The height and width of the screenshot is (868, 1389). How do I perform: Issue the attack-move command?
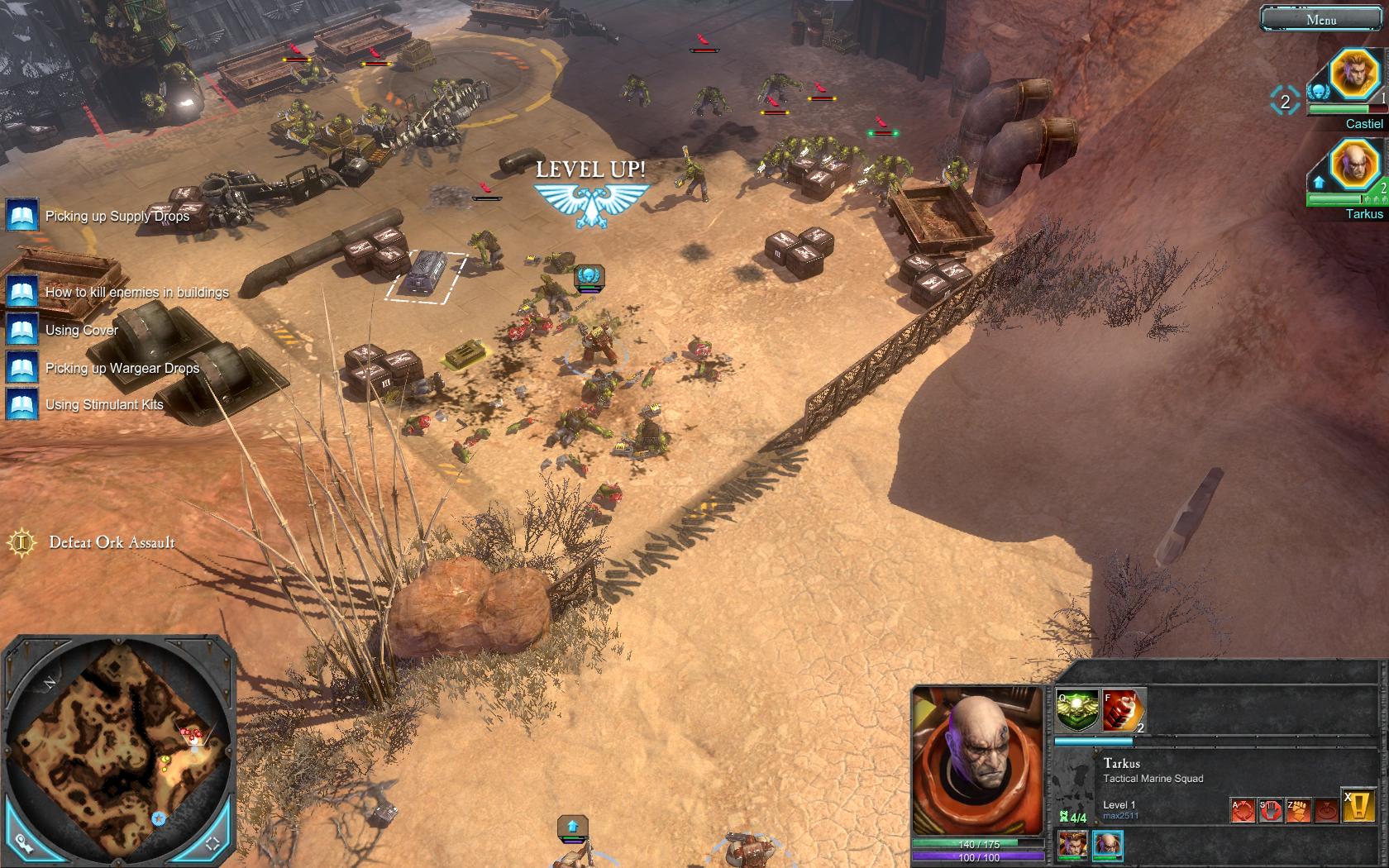pyautogui.click(x=1243, y=809)
